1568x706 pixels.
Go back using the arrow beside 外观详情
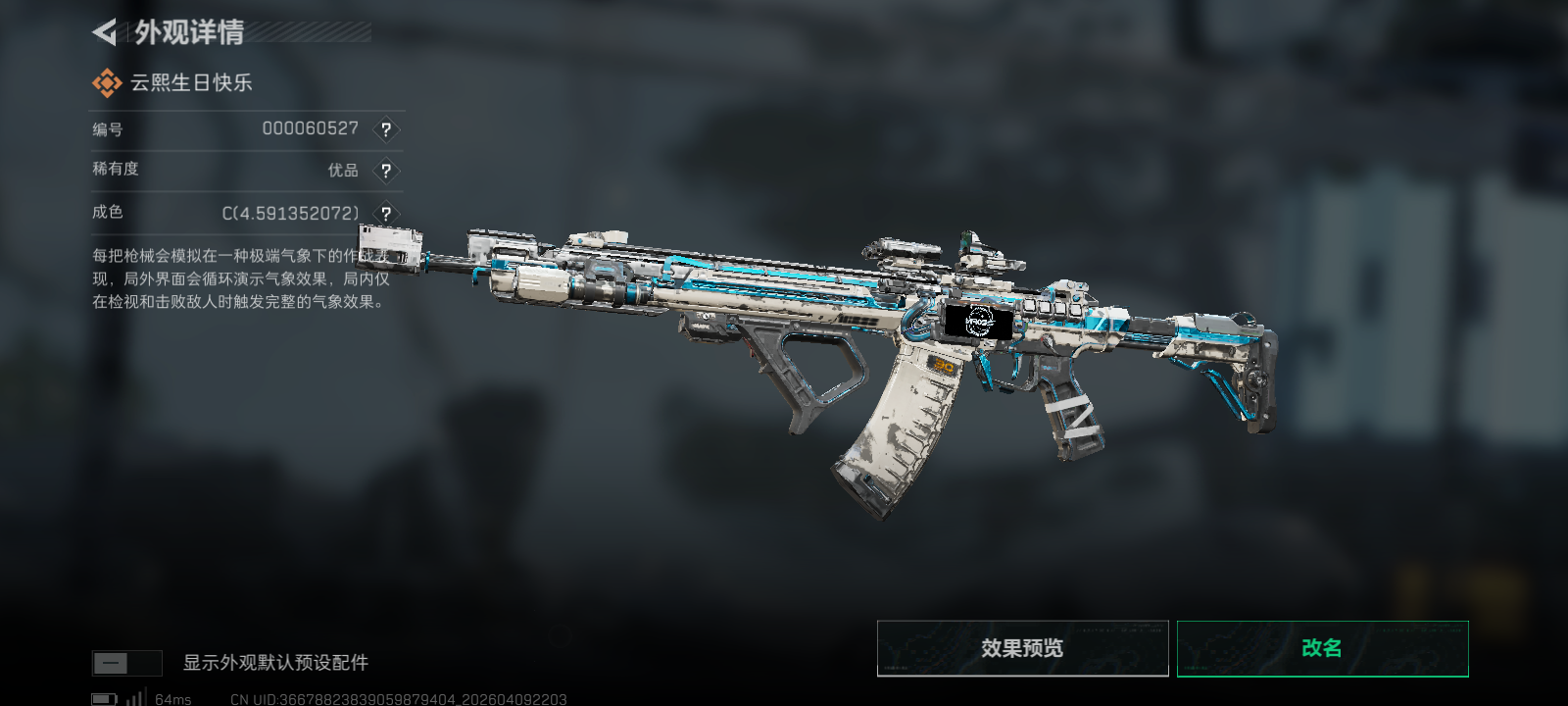[104, 32]
